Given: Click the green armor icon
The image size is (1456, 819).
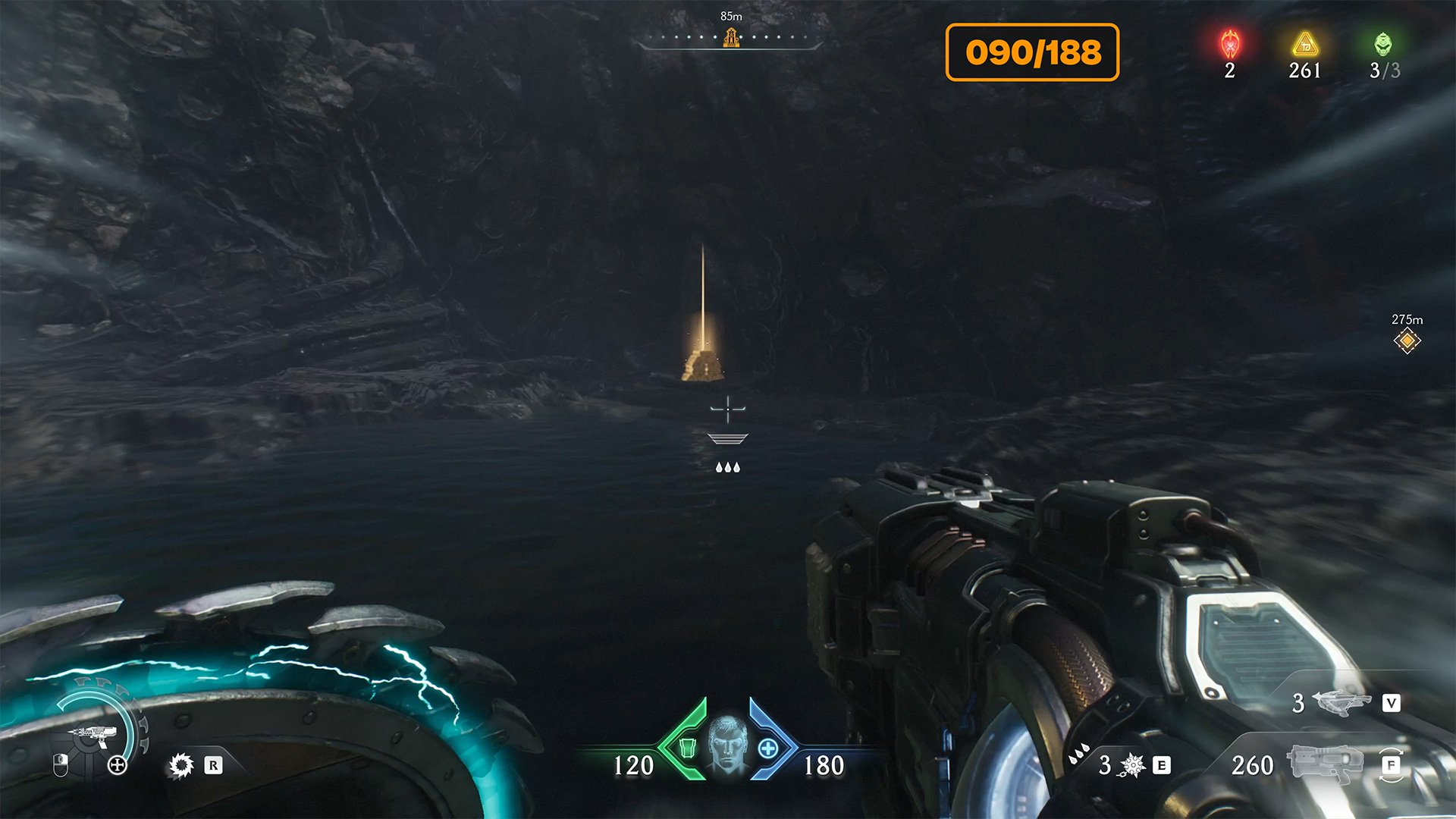Looking at the screenshot, I should pyautogui.click(x=687, y=748).
